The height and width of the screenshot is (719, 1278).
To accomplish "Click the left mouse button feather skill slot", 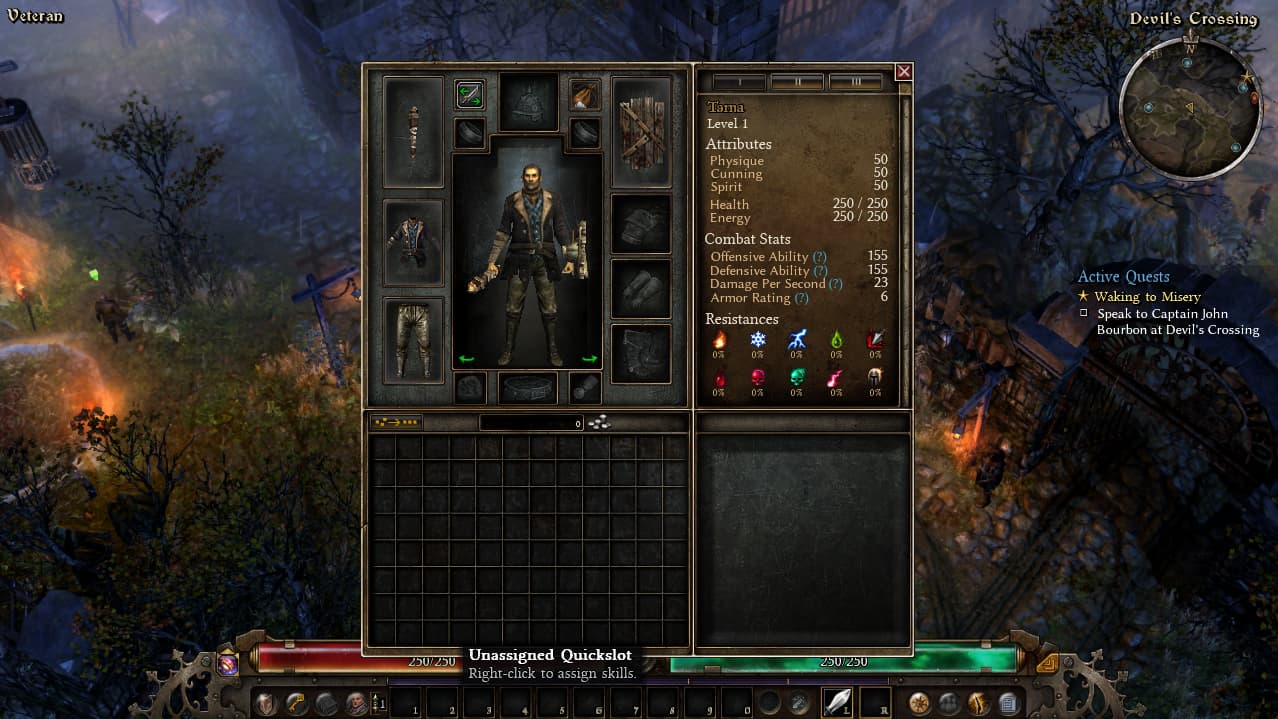I will (x=837, y=703).
